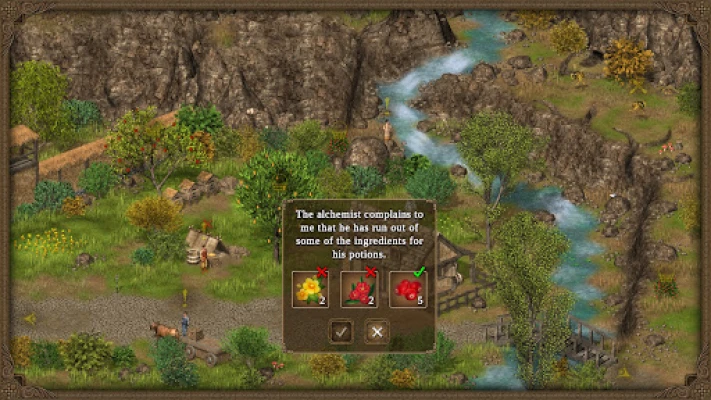
Task: Select the red flower with leaves slot
Action: (359, 289)
